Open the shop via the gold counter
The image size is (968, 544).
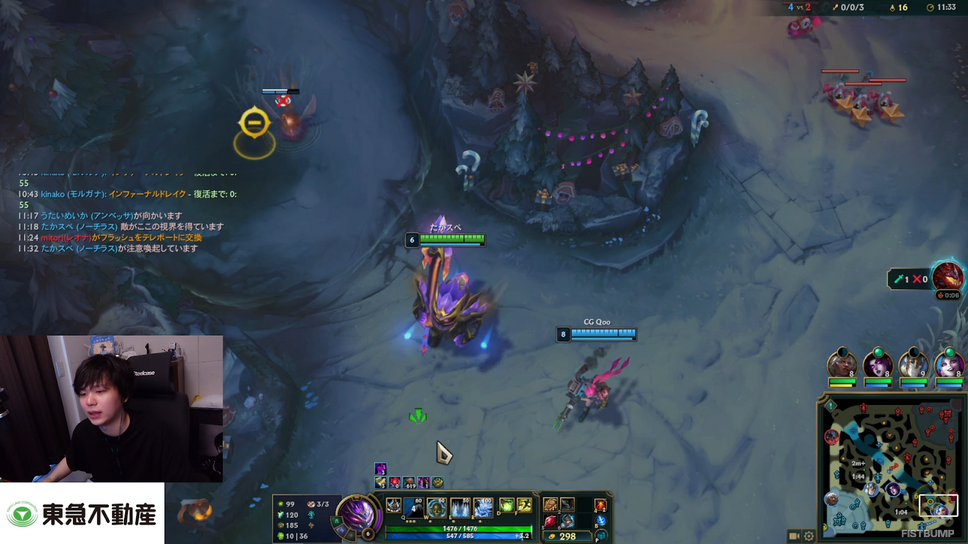[x=566, y=536]
